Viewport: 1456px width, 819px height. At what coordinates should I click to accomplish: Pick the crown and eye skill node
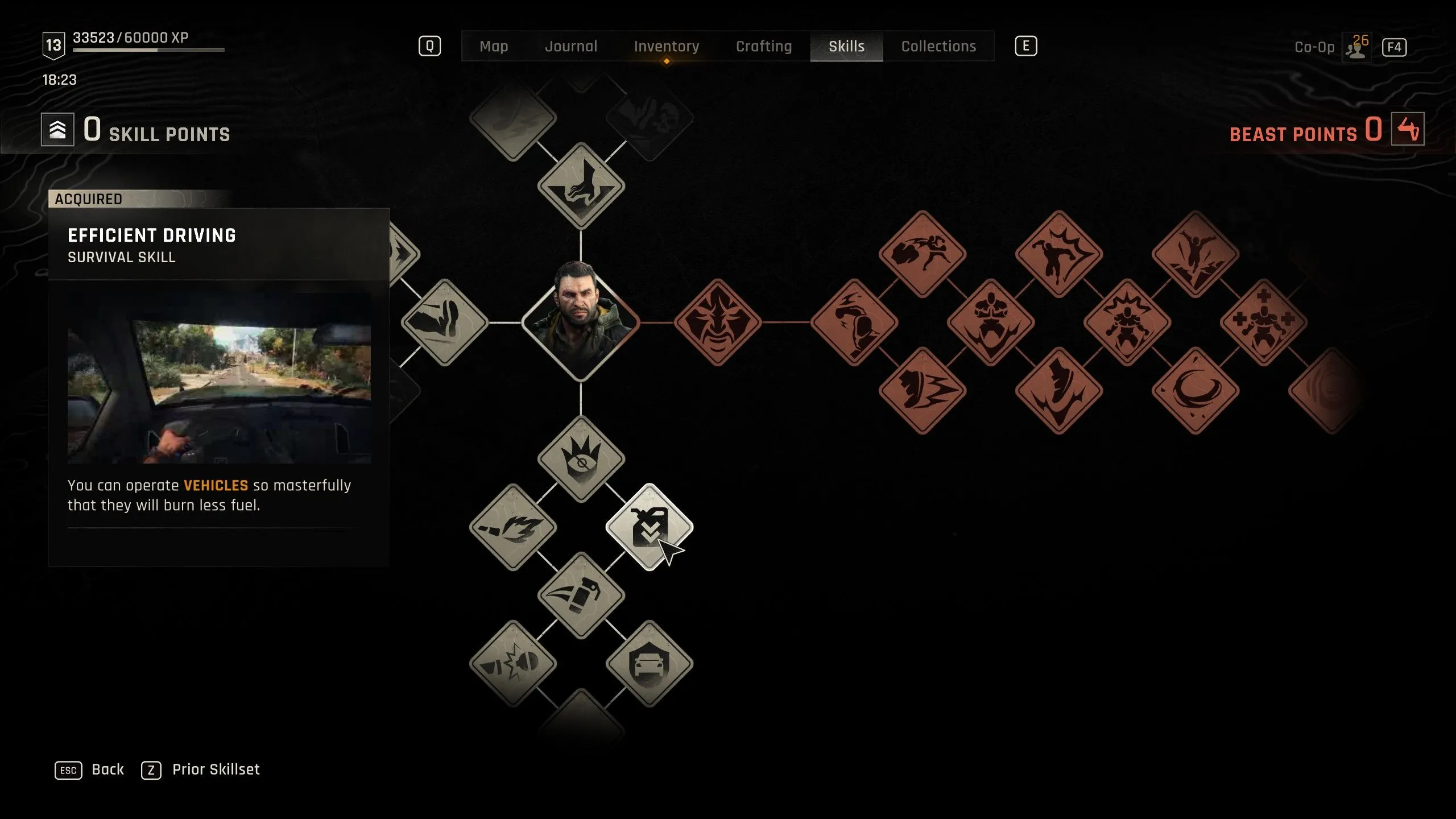pos(581,459)
